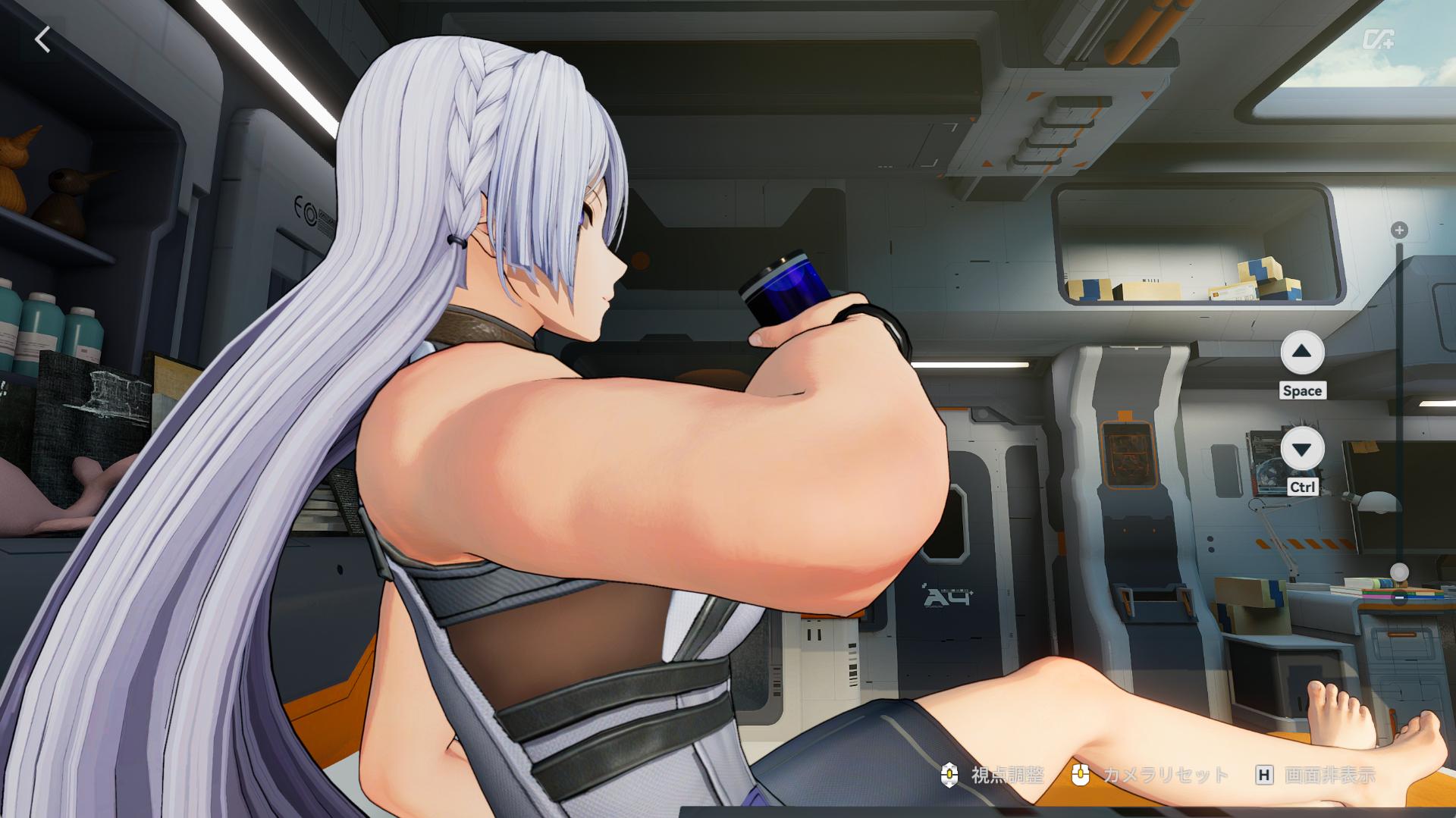Click the plus zoom icon above the right slider
The height and width of the screenshot is (818, 1456).
click(1398, 230)
